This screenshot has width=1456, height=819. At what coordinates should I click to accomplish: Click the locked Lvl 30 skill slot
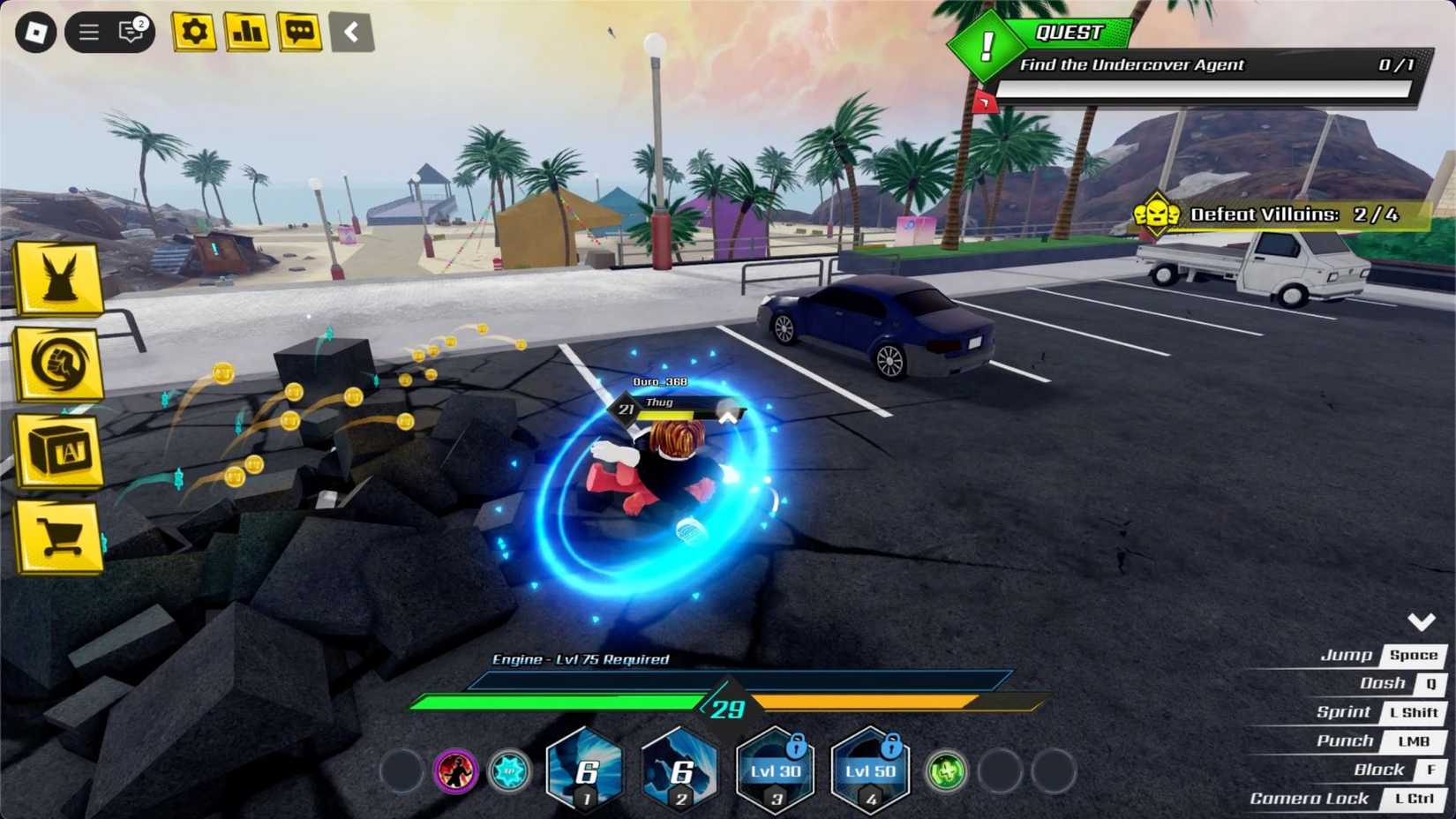click(x=775, y=770)
